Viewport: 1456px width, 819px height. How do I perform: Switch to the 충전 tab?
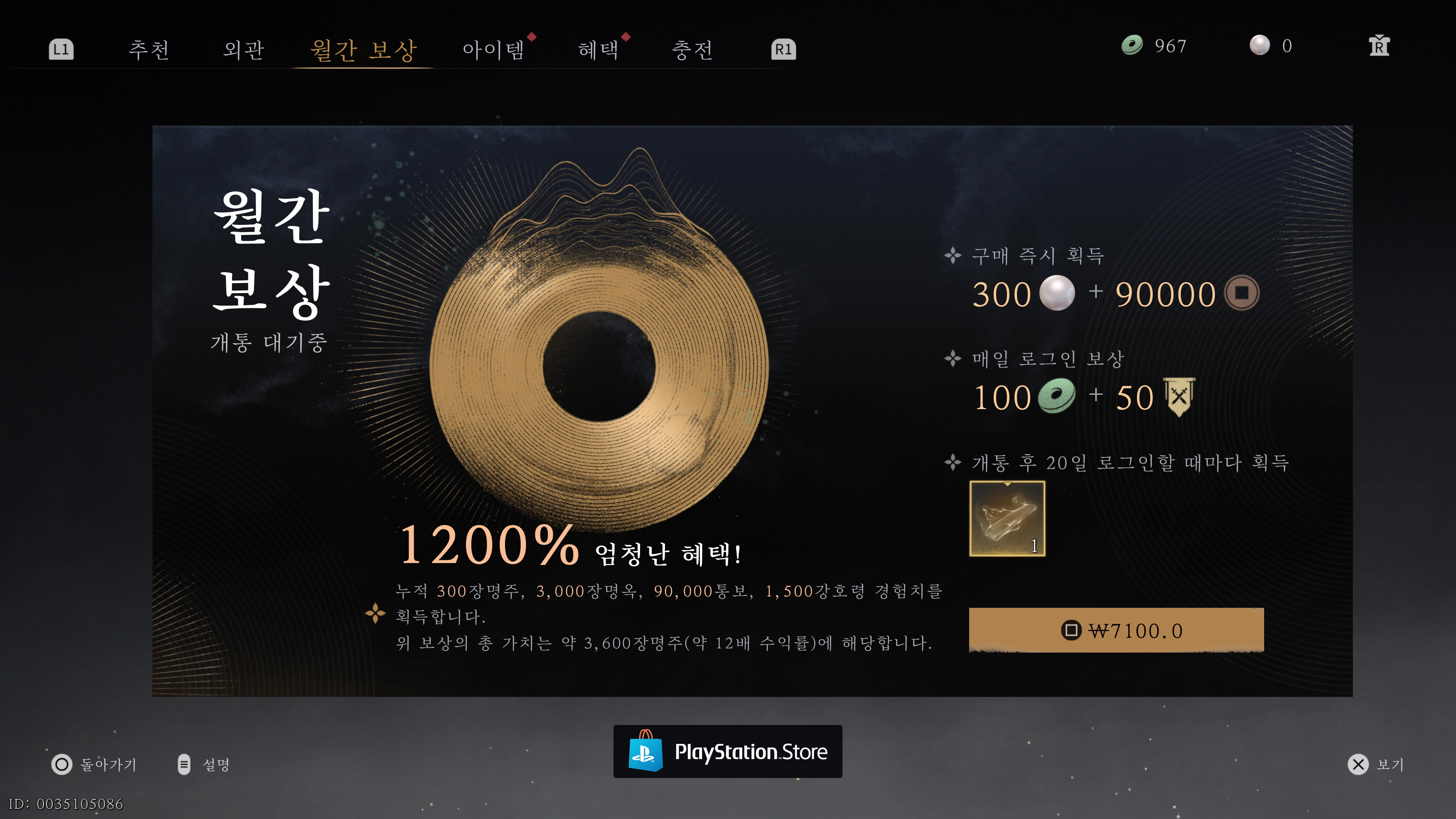692,50
